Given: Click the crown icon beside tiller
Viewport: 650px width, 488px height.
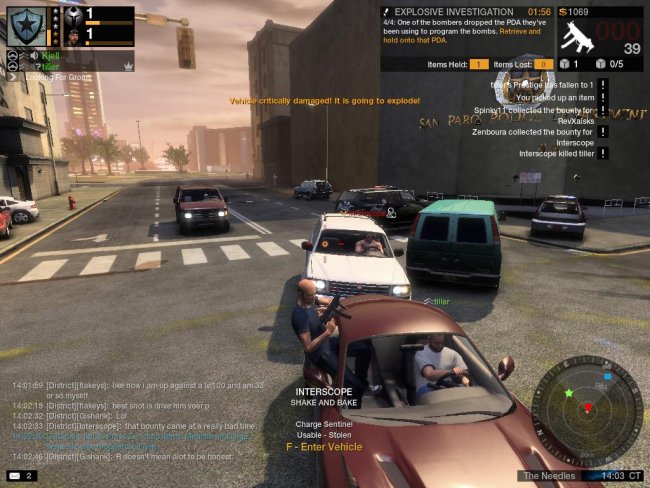Looking at the screenshot, I should (127, 66).
